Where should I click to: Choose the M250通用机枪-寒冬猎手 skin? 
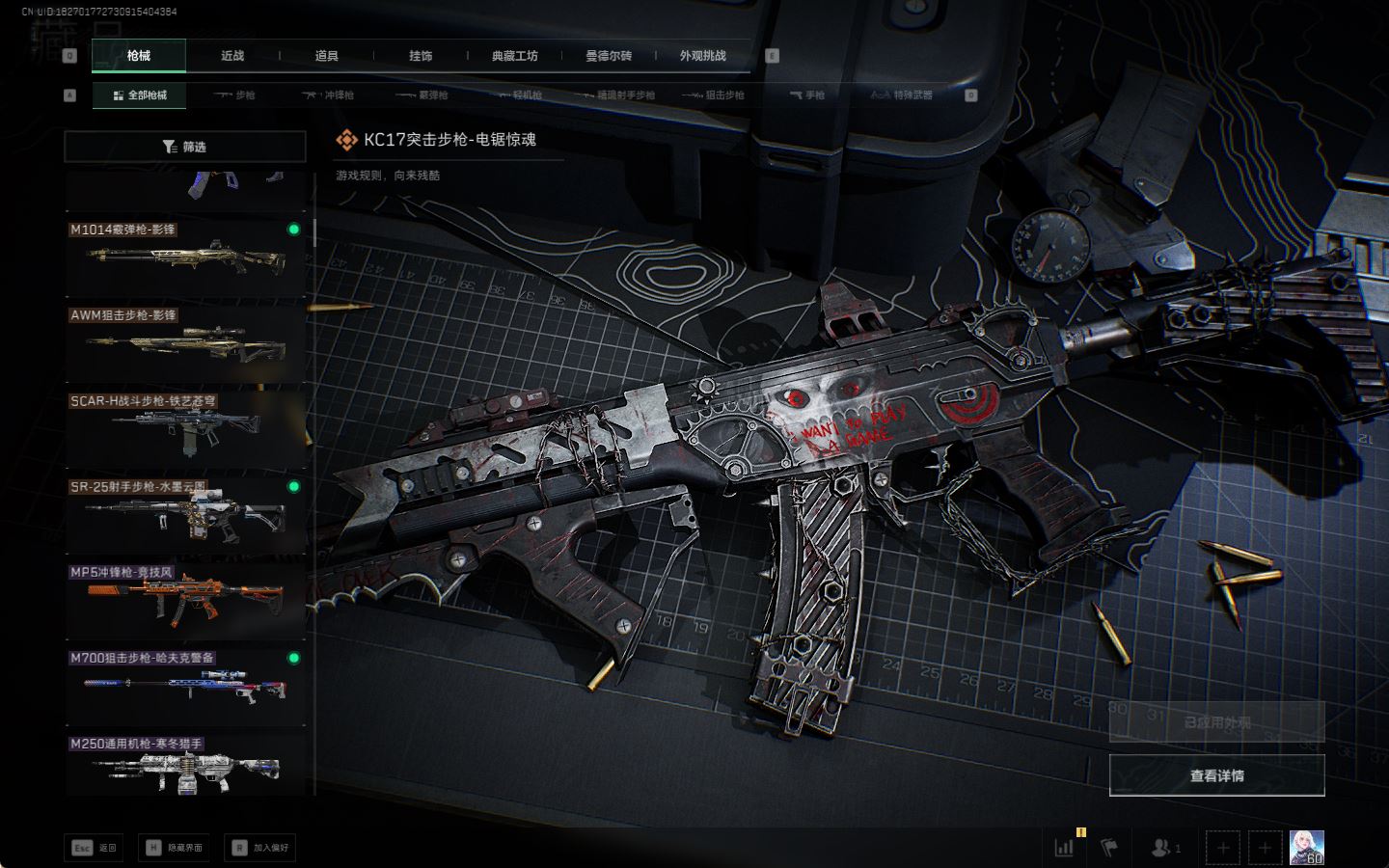[x=185, y=766]
